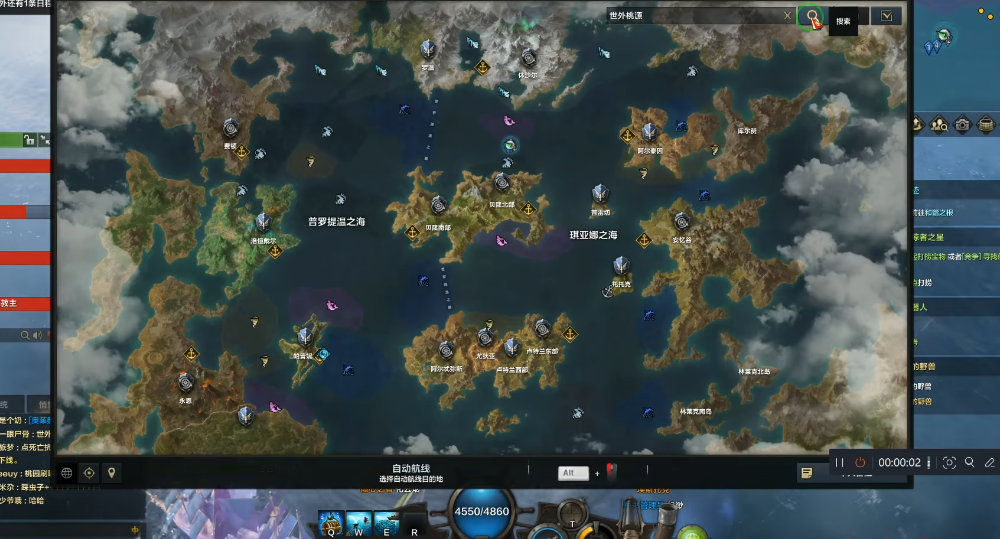Center map with the crosshair locate icon
The image size is (1000, 539).
tap(89, 472)
